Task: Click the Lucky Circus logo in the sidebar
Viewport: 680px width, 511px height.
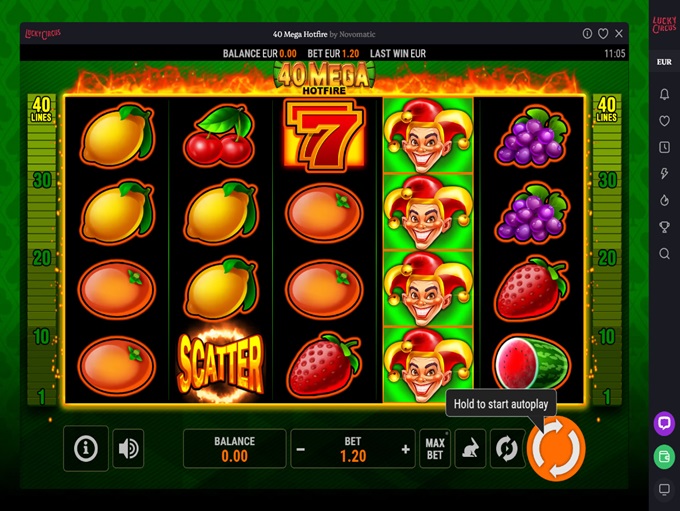Action: 664,24
